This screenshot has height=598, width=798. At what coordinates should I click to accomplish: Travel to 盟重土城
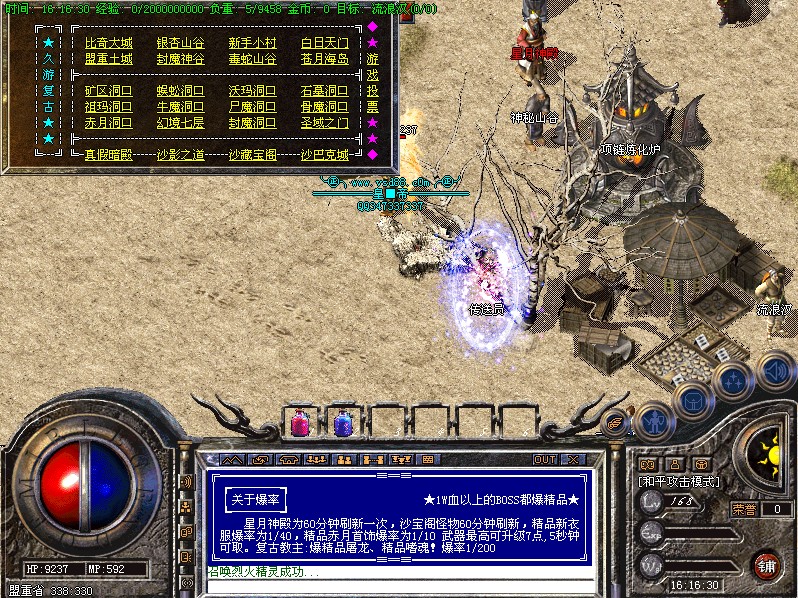click(108, 59)
